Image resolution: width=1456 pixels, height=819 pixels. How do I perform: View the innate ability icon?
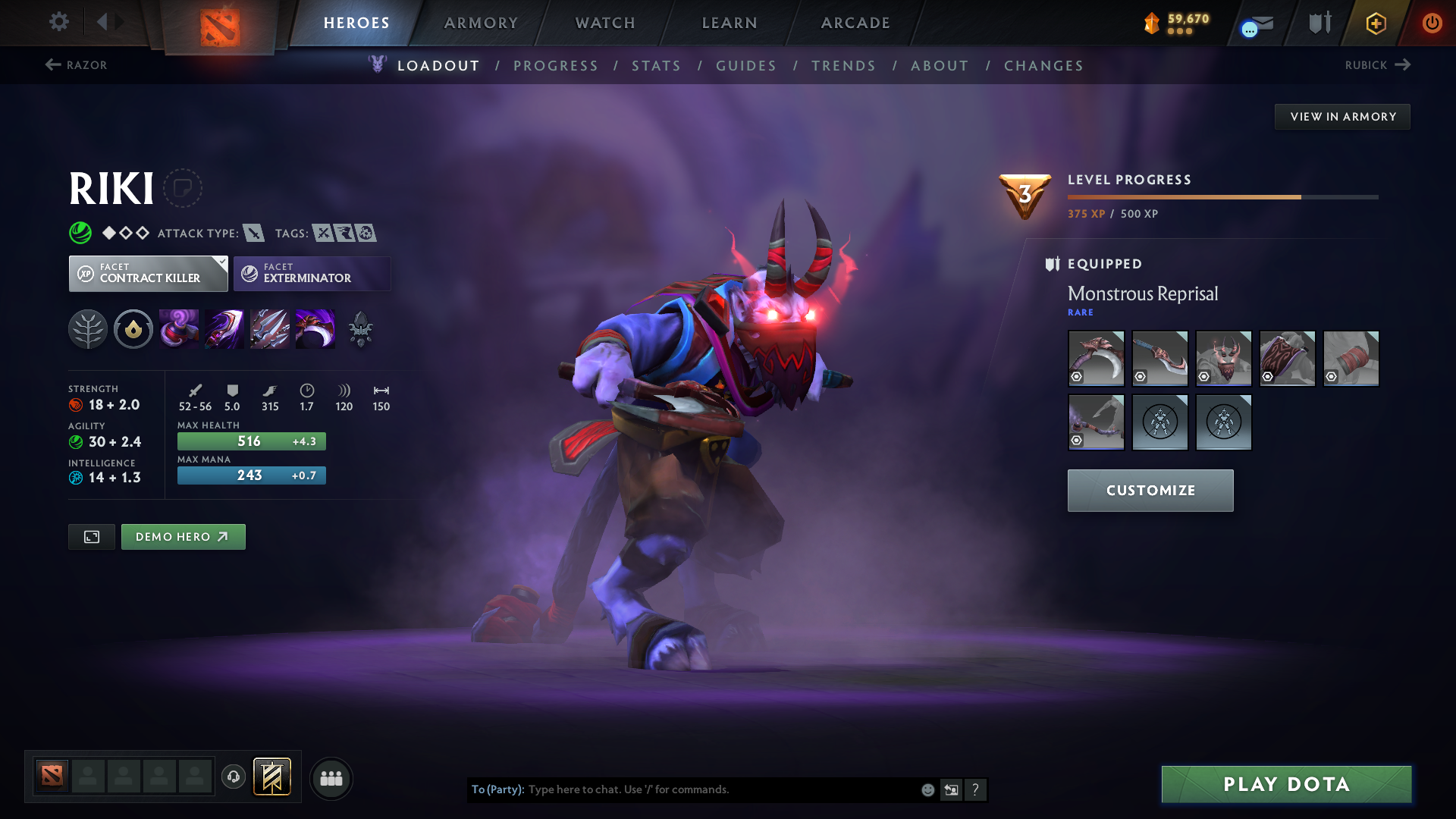(x=133, y=329)
